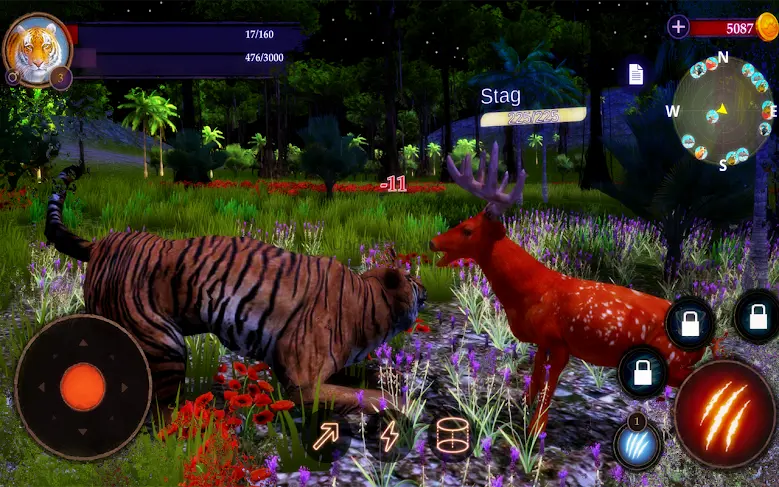The image size is (779, 487).
Task: Attack with the red claw slash button
Action: click(x=724, y=414)
